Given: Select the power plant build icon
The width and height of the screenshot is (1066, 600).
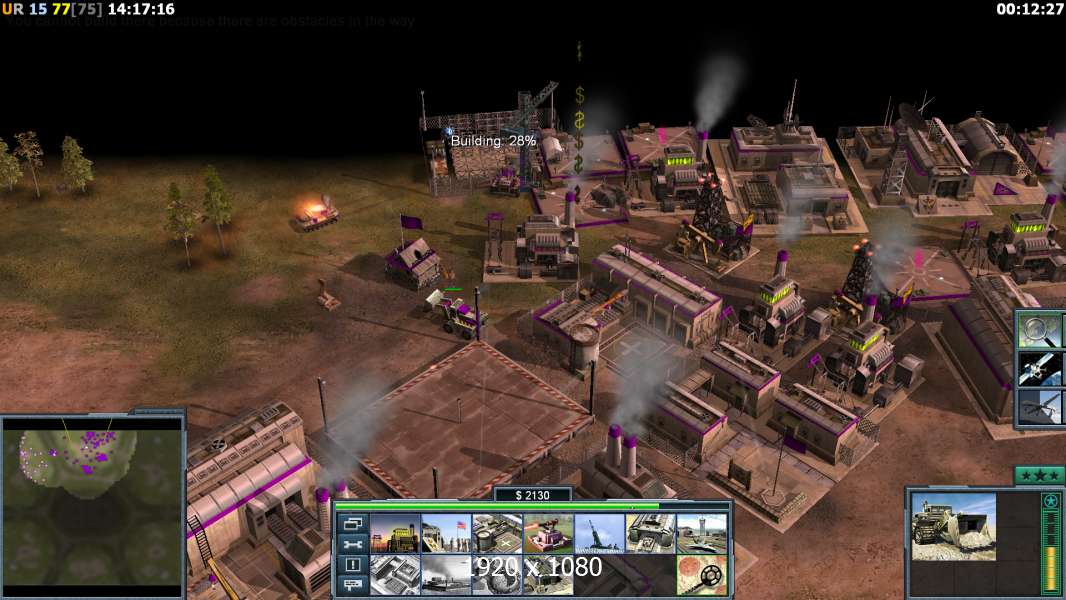Looking at the screenshot, I should coord(394,534).
